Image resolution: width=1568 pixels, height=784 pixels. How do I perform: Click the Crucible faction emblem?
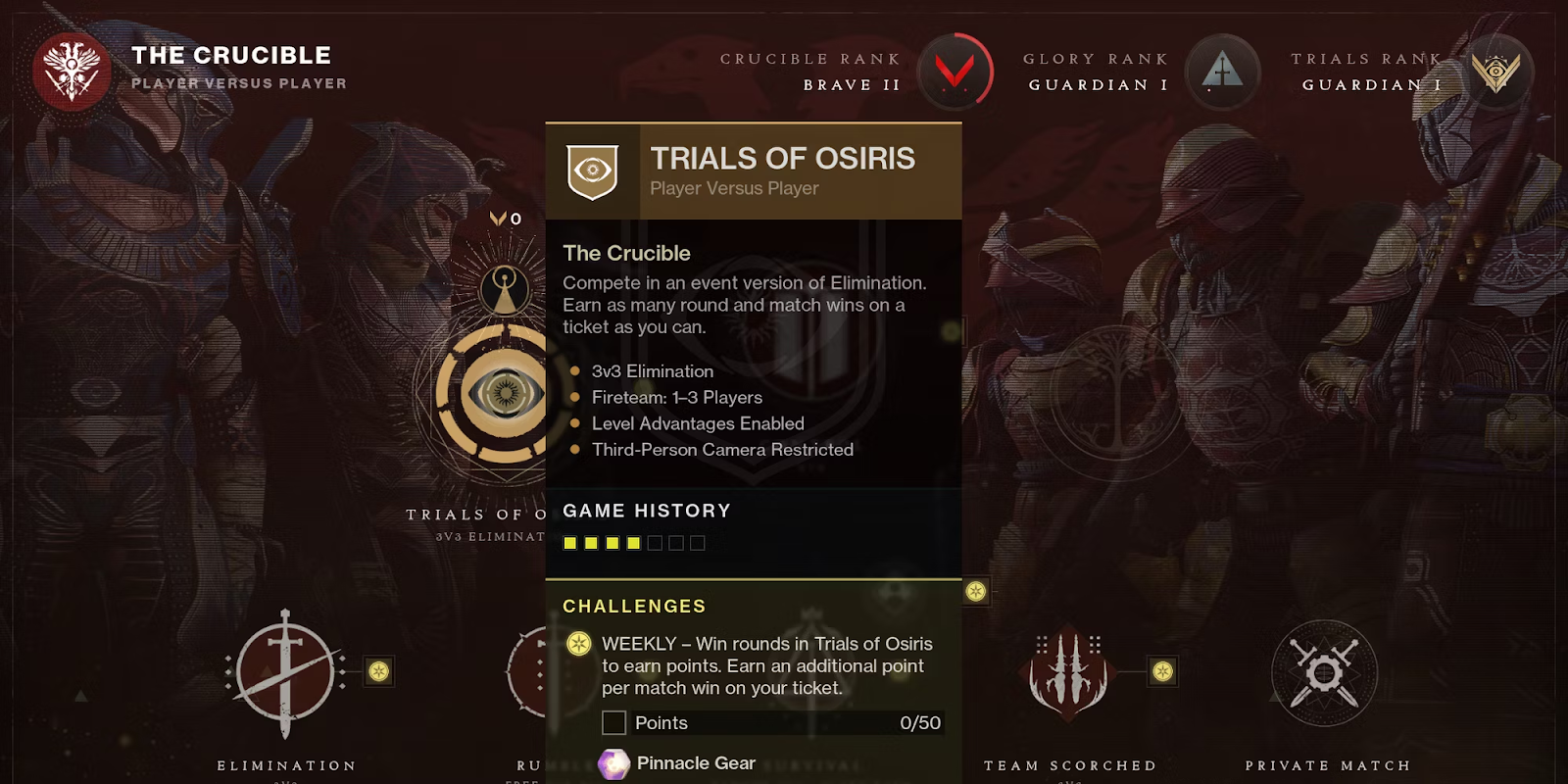72,71
